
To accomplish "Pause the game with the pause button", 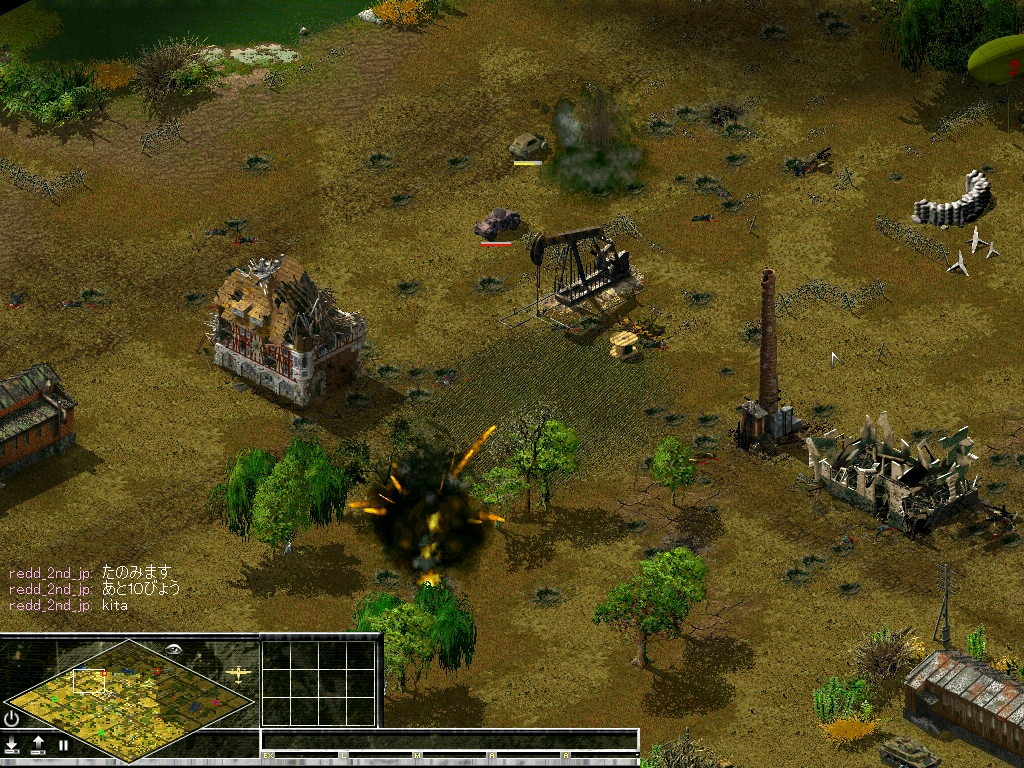I will coord(63,745).
